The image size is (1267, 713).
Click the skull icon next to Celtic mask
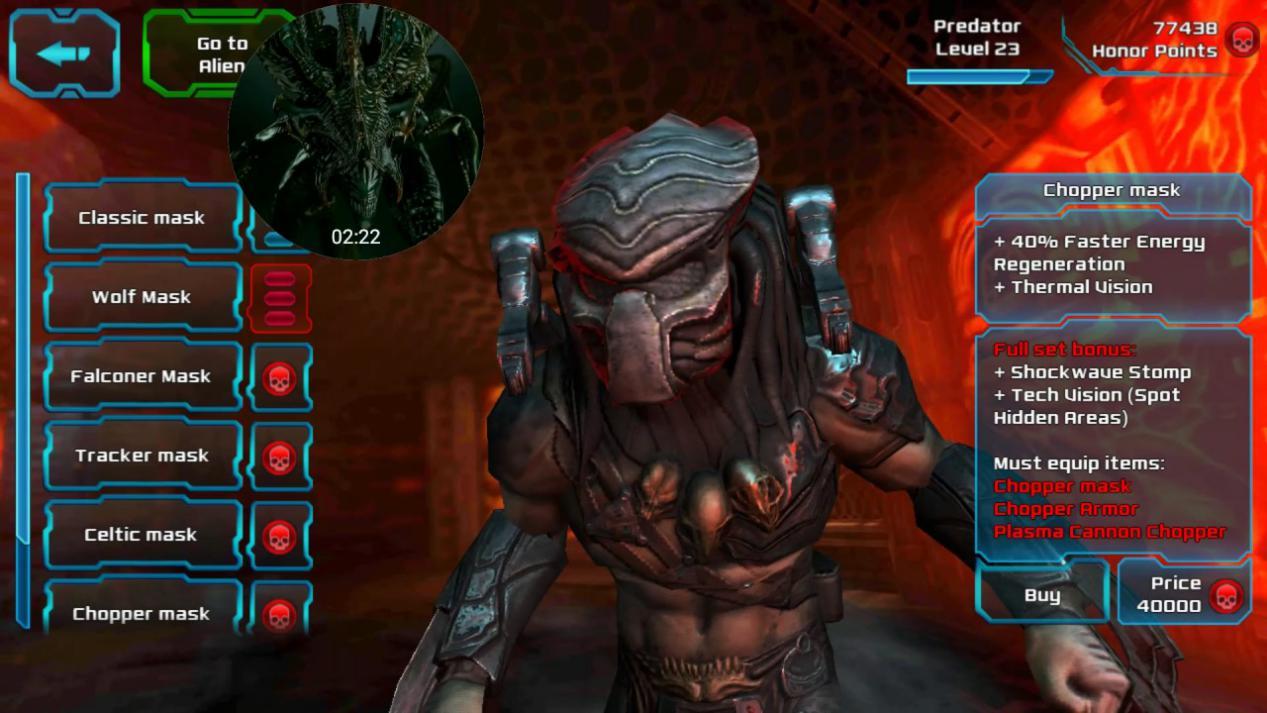[280, 536]
